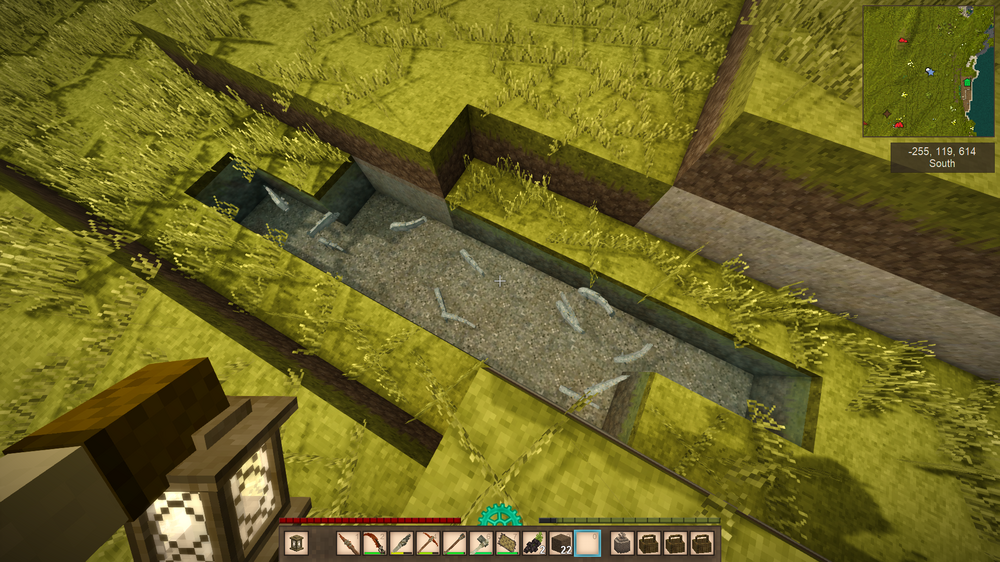Choose the dark block stack of 22
This screenshot has width=1000, height=562.
click(x=561, y=544)
